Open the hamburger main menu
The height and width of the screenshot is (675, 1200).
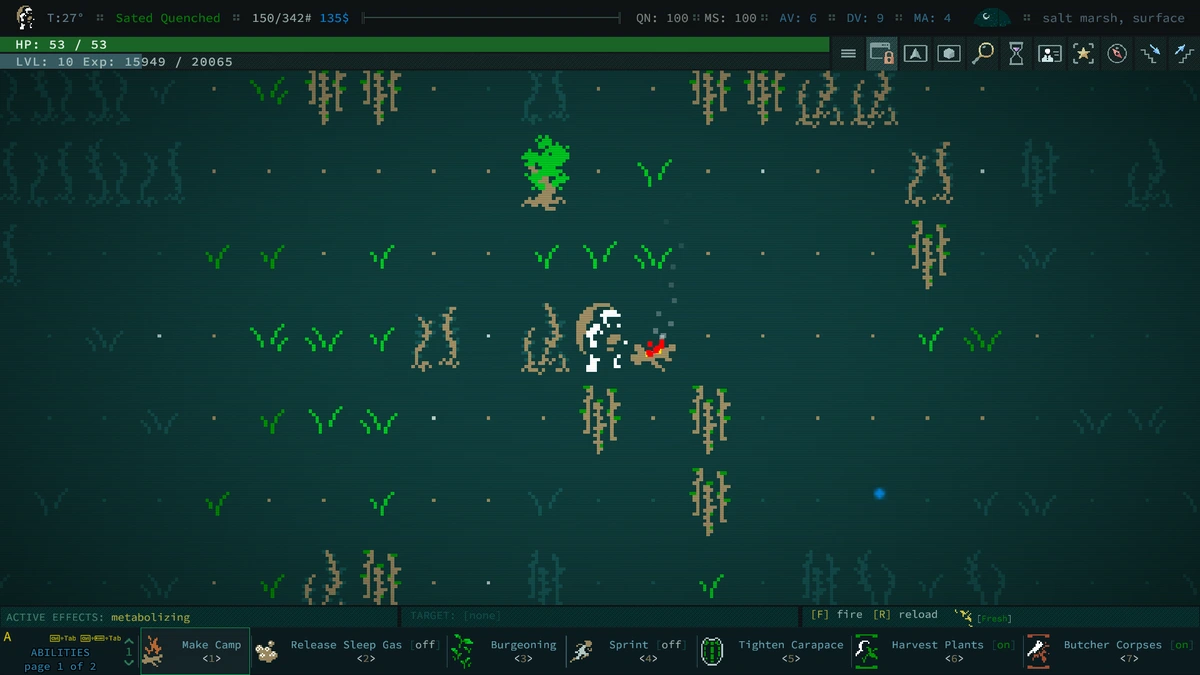[848, 54]
